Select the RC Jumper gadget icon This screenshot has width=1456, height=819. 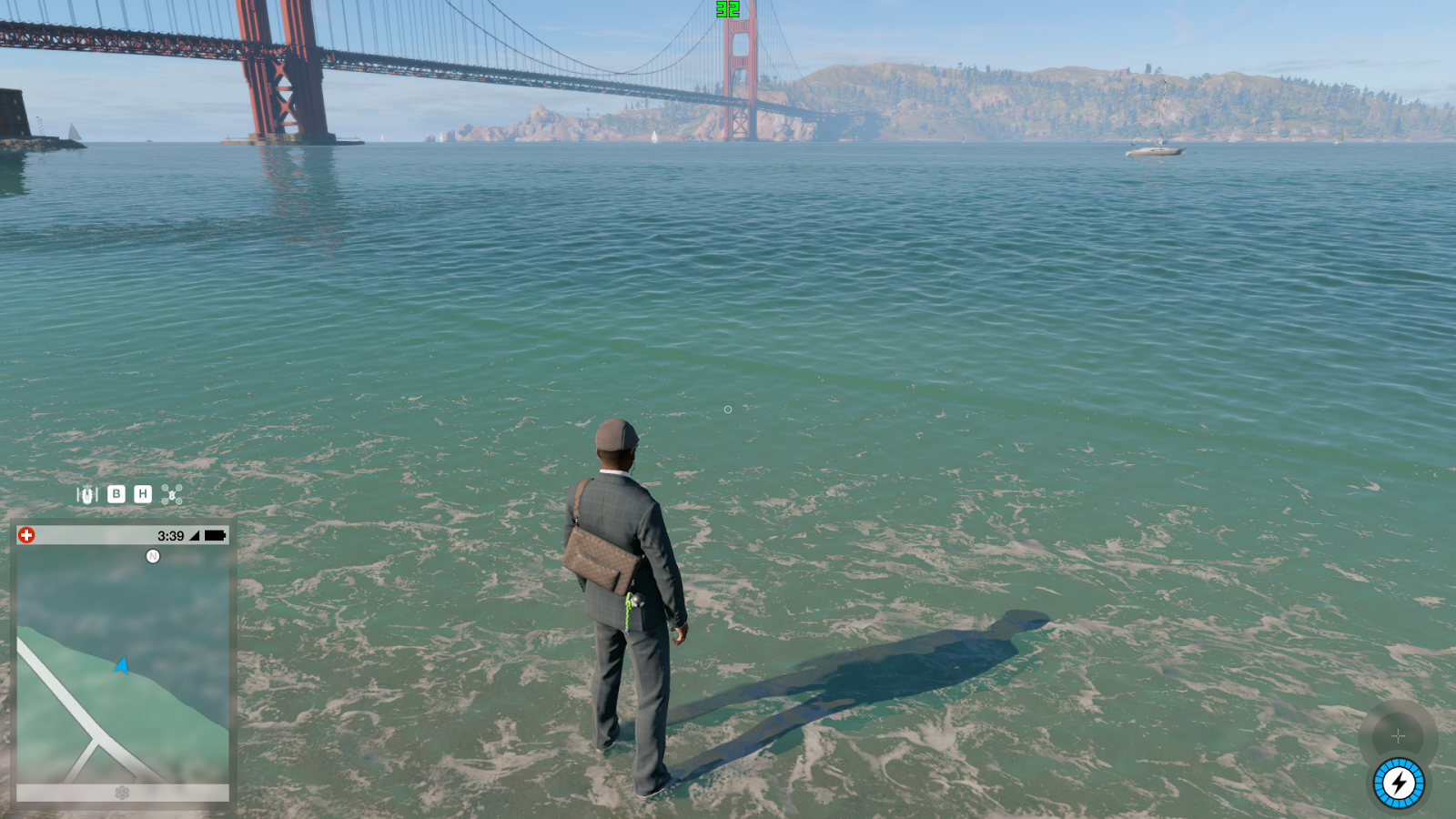tap(87, 495)
